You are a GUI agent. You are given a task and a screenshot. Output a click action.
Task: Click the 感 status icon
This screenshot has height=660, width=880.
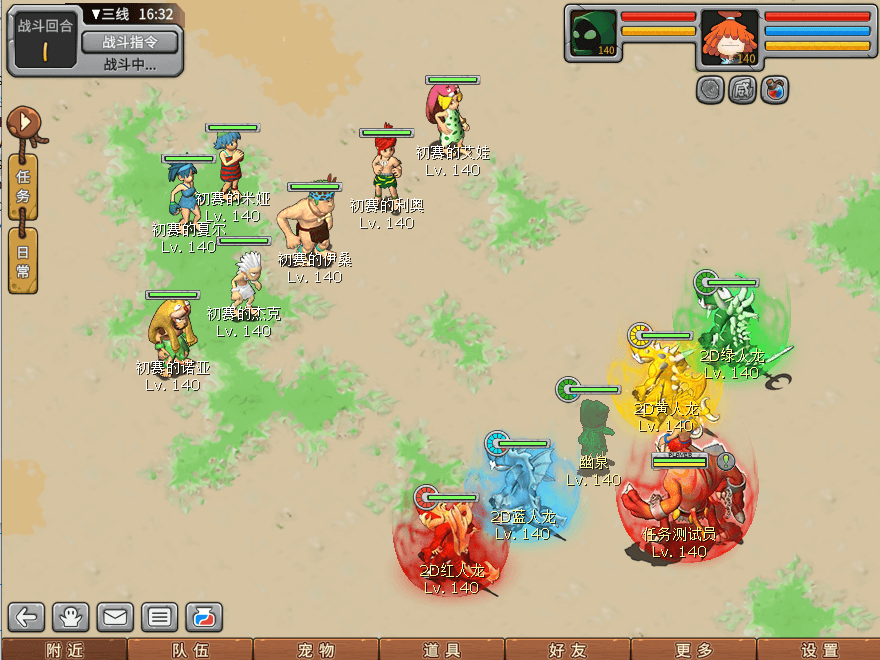pyautogui.click(x=743, y=89)
